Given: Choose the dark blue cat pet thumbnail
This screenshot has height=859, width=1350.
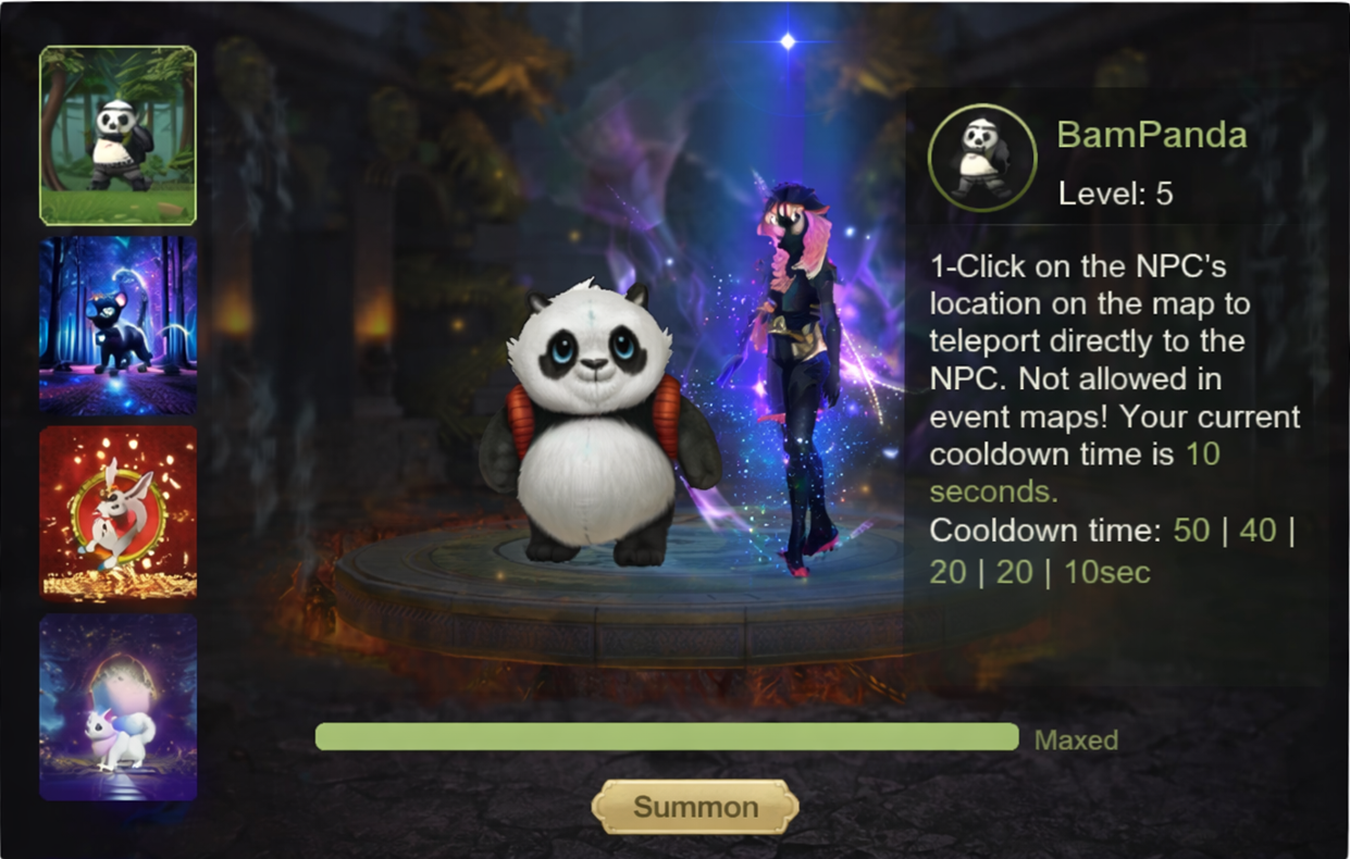Looking at the screenshot, I should click(x=118, y=325).
